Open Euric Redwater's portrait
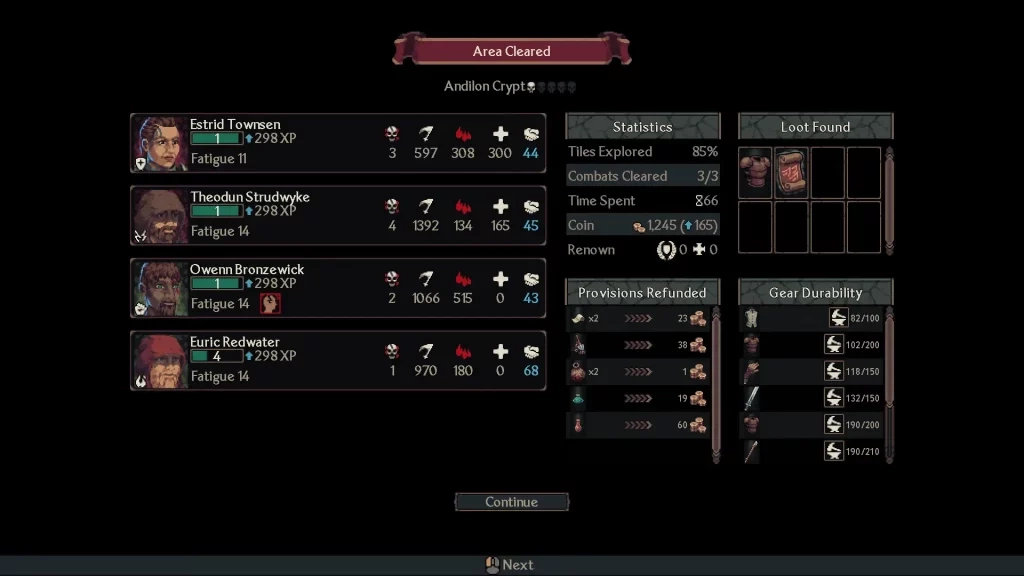Viewport: 1024px width, 576px height. (x=160, y=360)
